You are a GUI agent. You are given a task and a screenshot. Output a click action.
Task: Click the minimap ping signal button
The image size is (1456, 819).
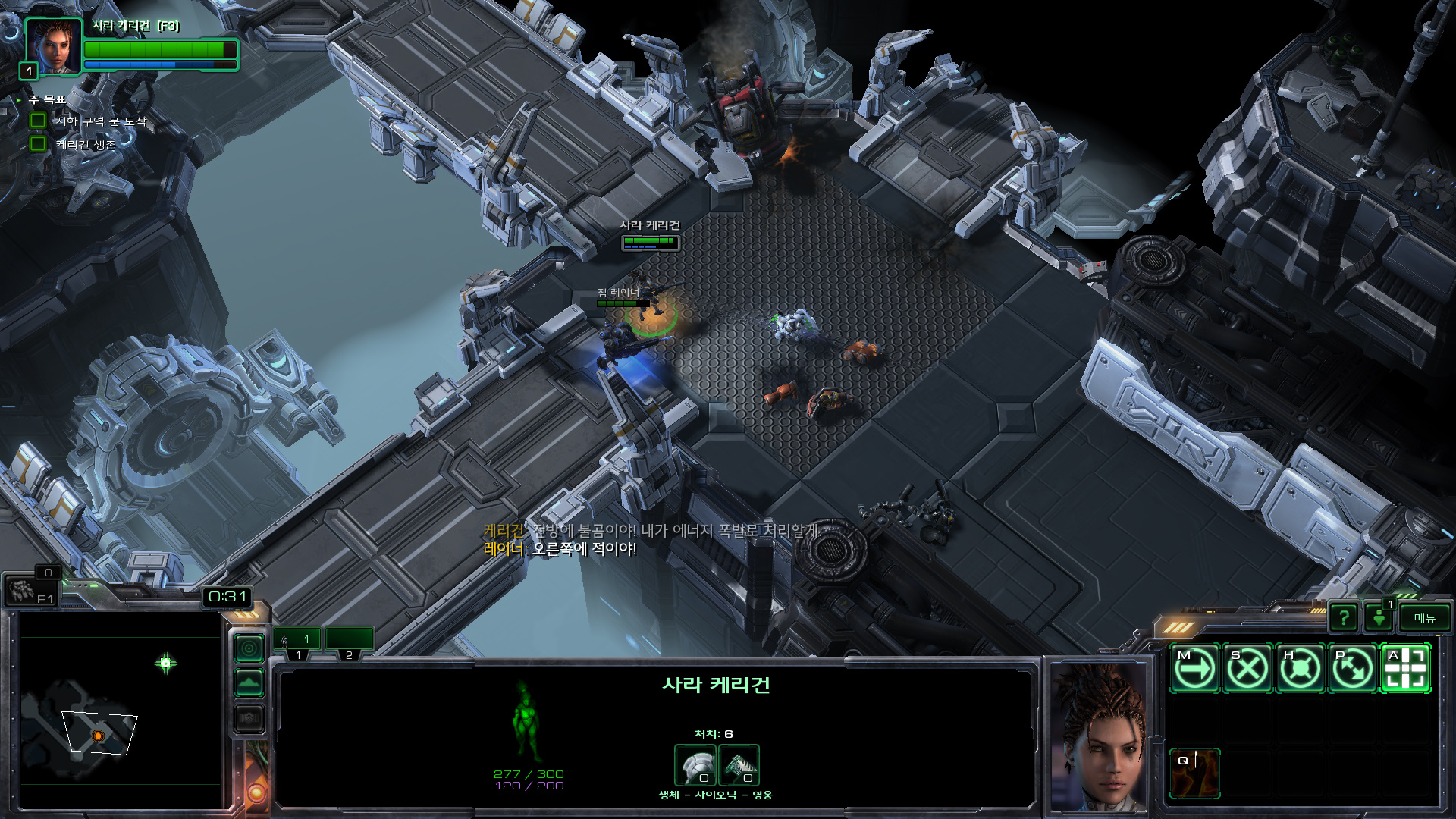click(x=249, y=648)
